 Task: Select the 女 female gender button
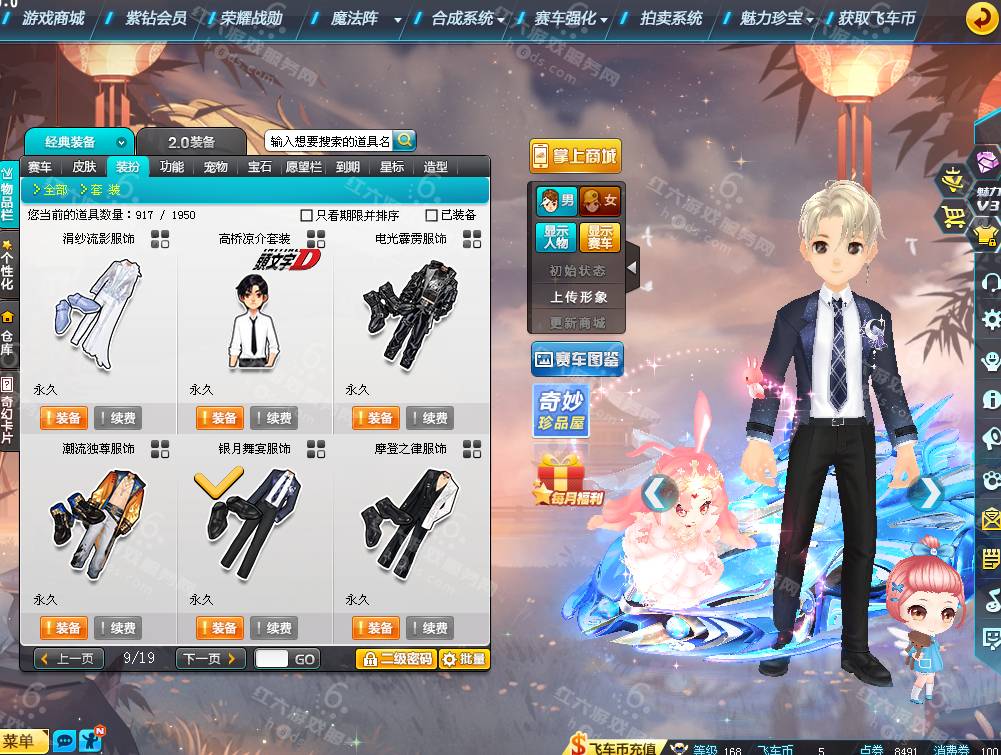pyautogui.click(x=600, y=201)
